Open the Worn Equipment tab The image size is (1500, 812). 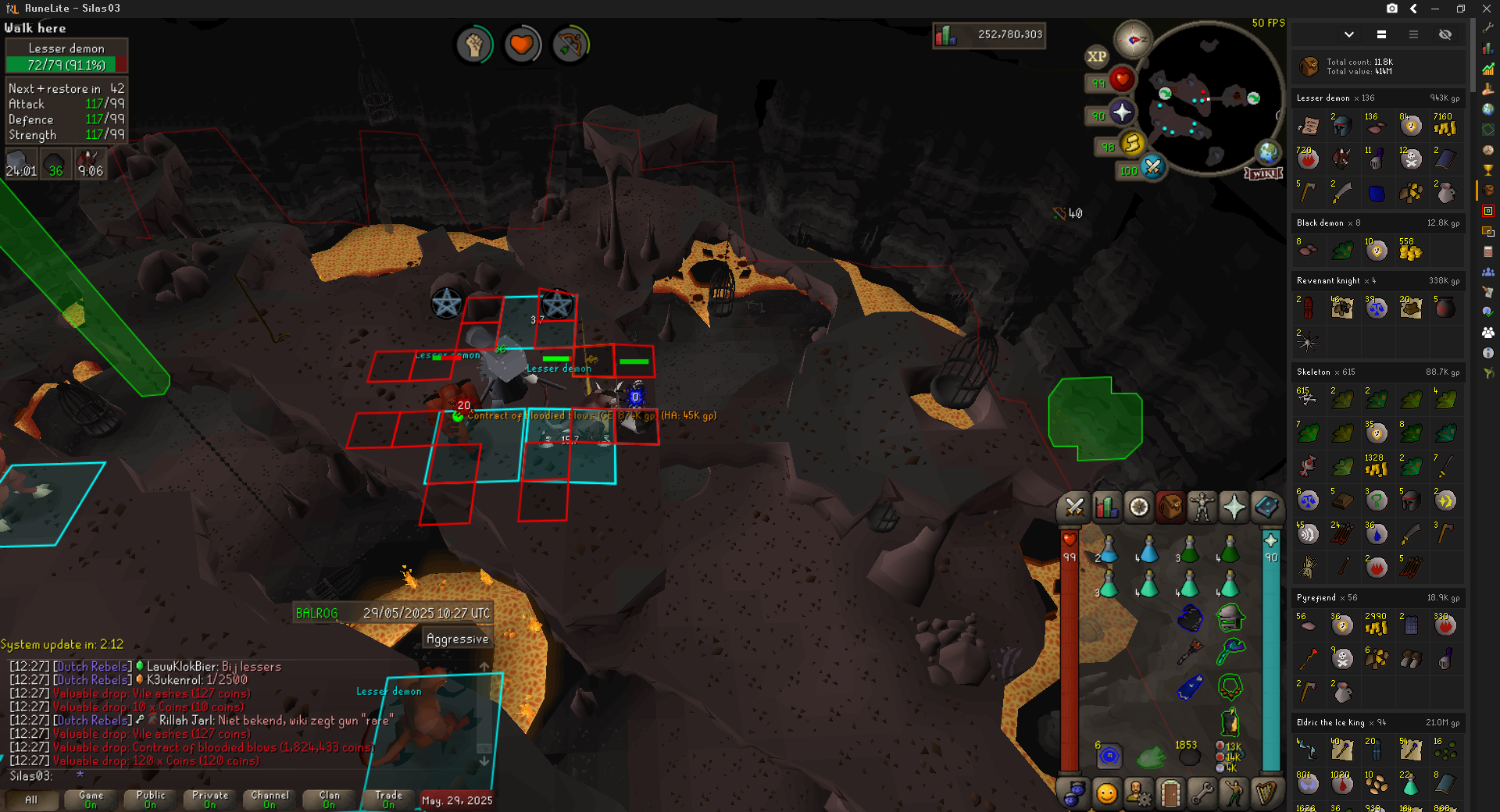click(x=1202, y=507)
